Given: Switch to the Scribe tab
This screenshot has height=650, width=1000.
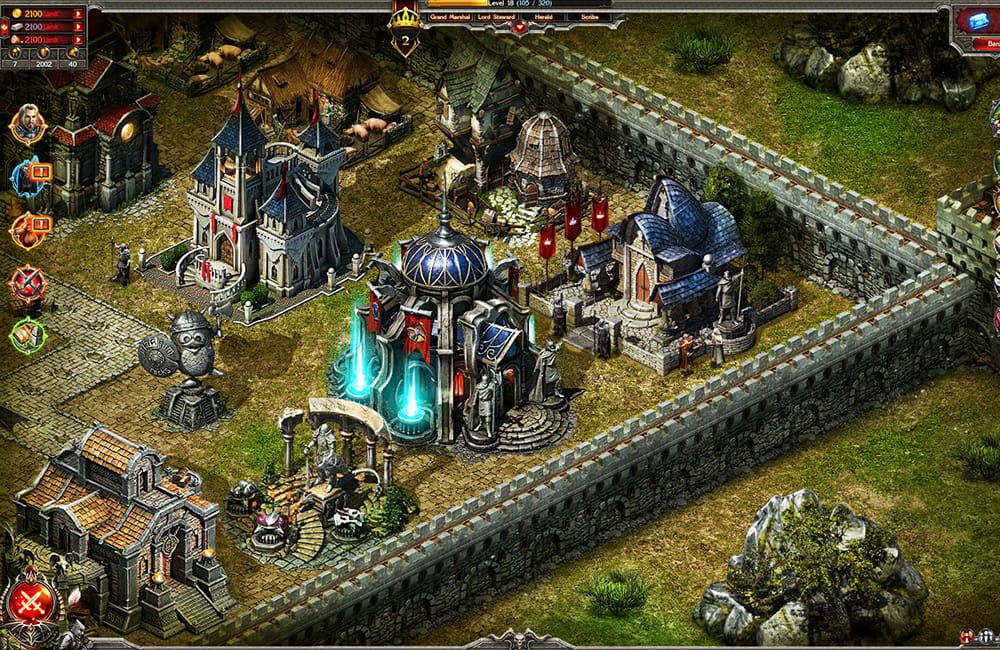Looking at the screenshot, I should 590,17.
